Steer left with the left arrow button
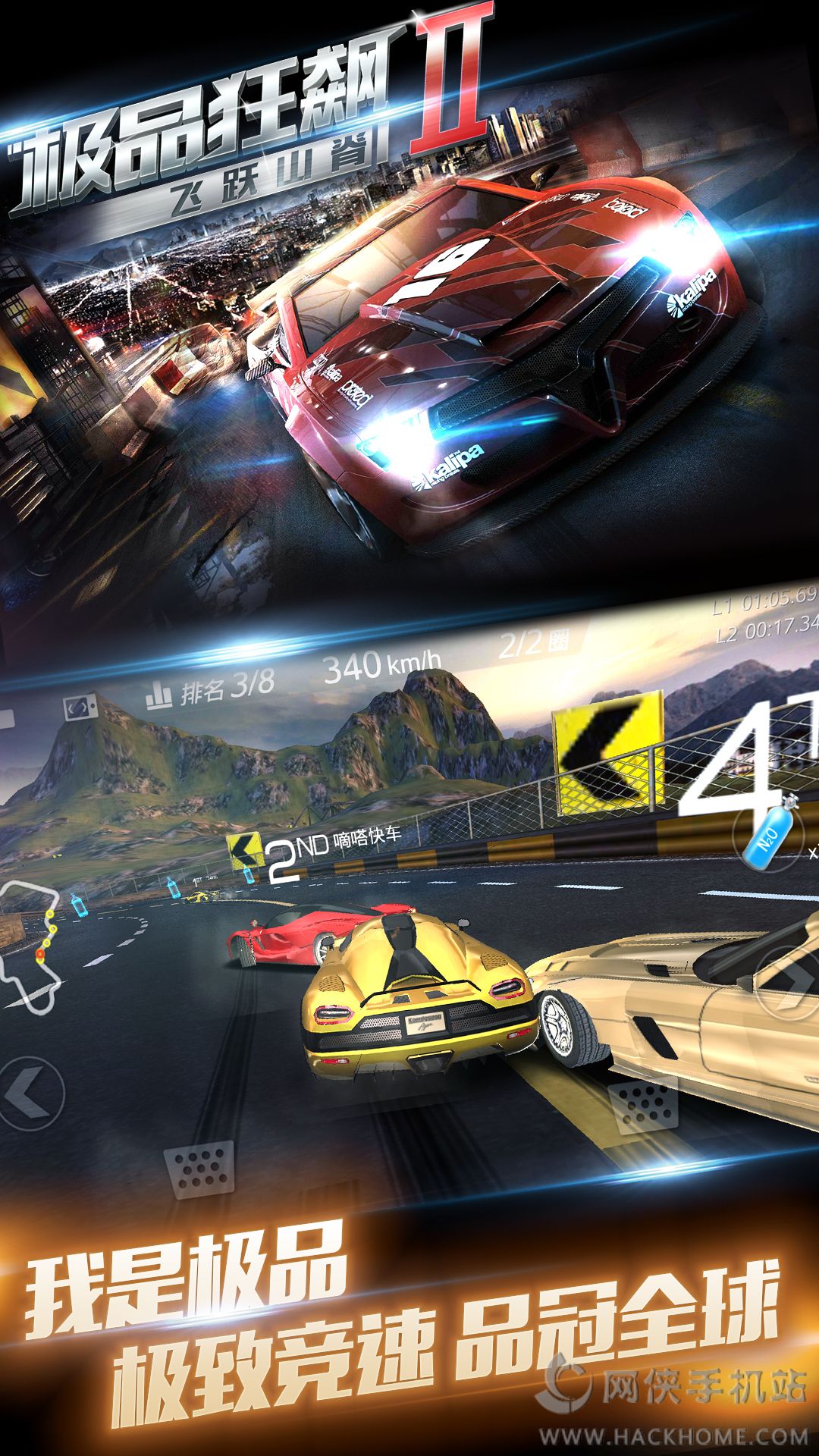This screenshot has width=819, height=1456. pos(29,1094)
